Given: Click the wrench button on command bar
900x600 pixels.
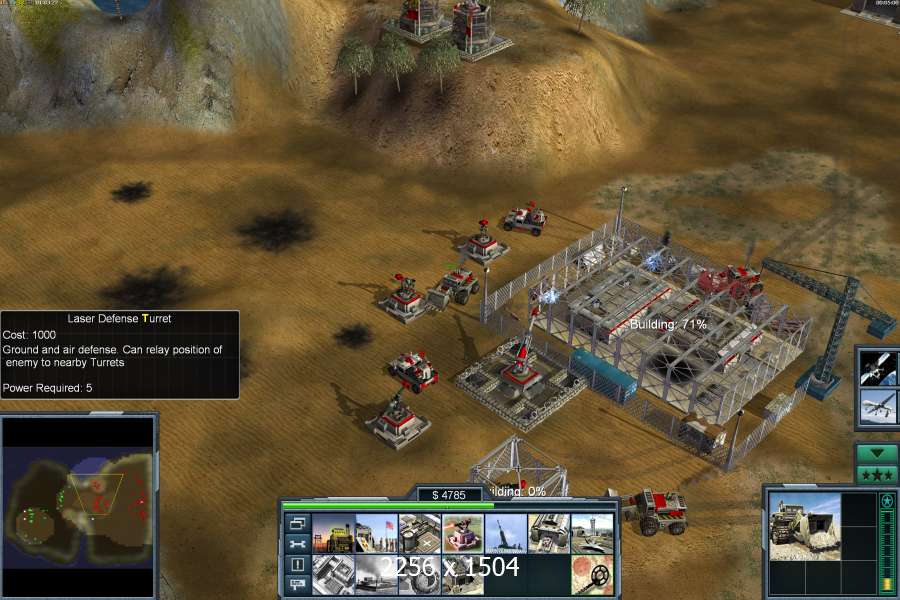Looking at the screenshot, I should [x=297, y=544].
